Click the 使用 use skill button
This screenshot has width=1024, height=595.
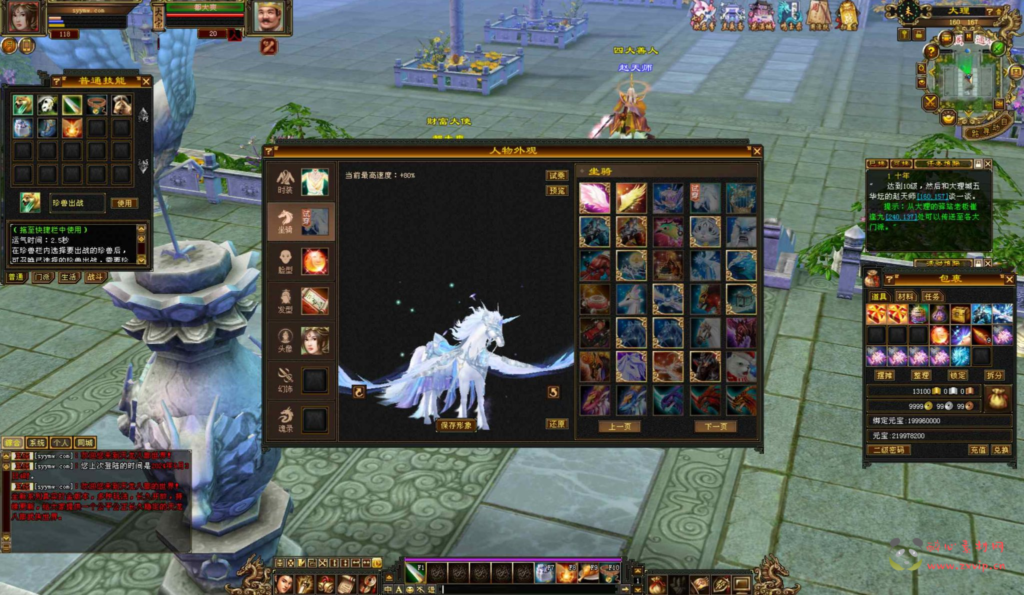coord(123,203)
